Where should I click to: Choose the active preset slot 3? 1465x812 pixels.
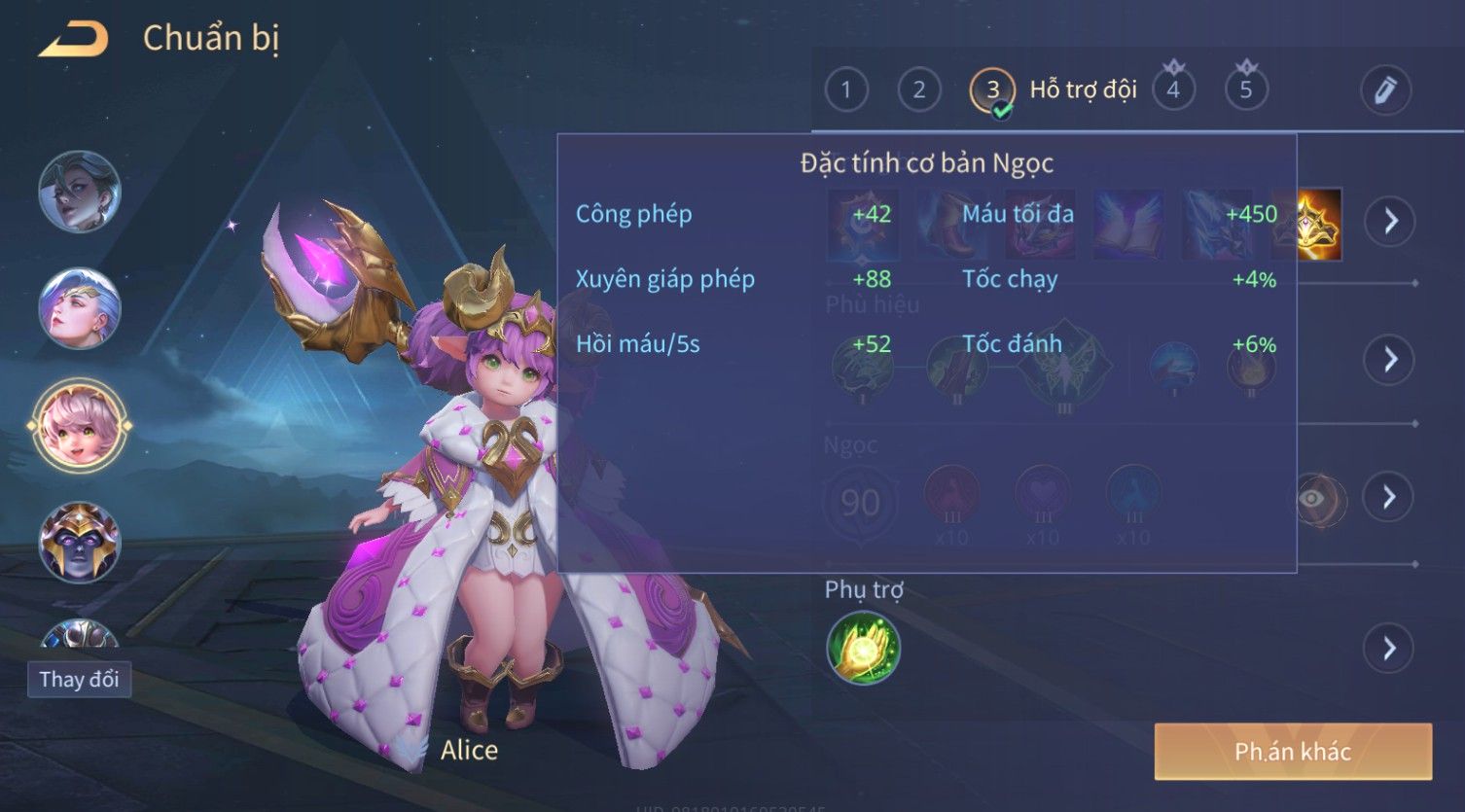[991, 90]
